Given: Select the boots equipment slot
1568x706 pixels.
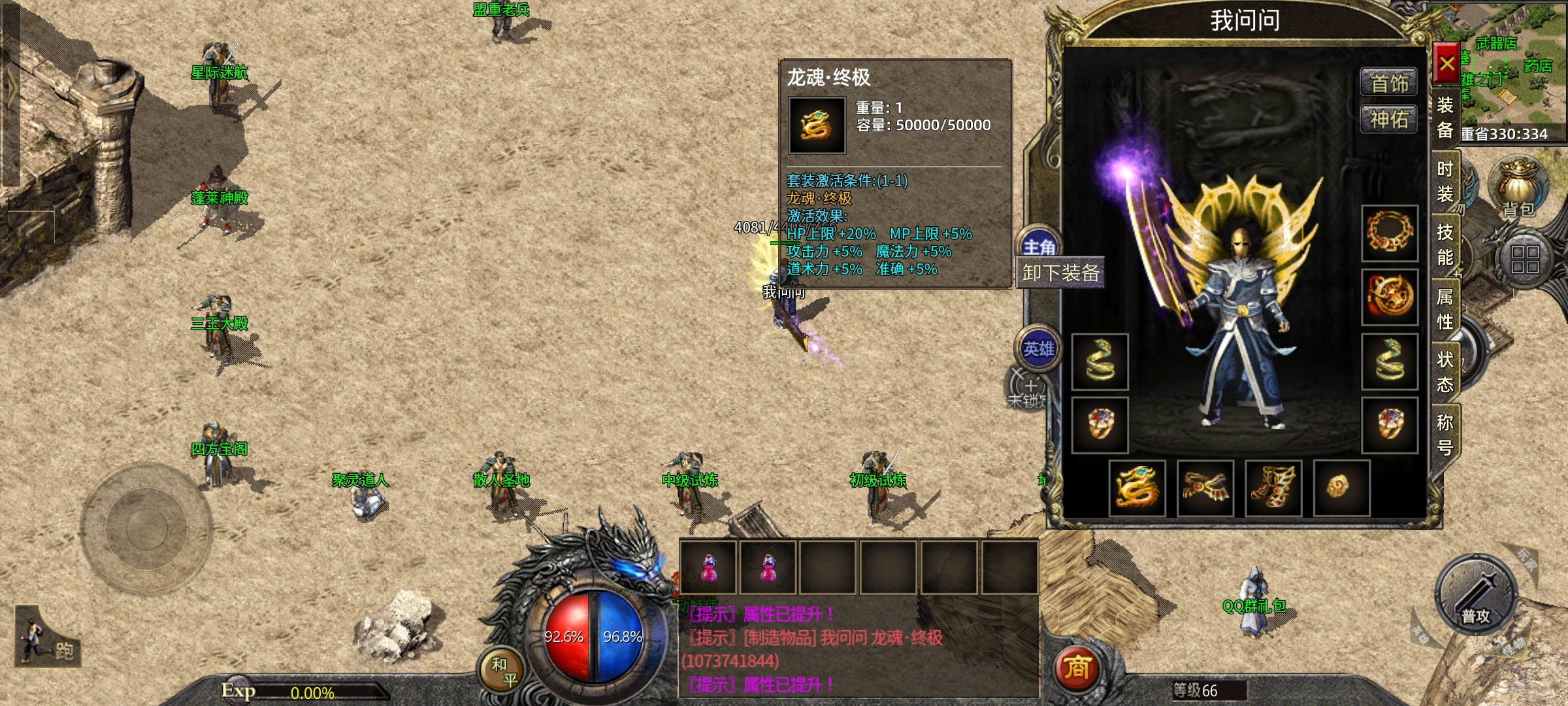Looking at the screenshot, I should coord(1273,488).
